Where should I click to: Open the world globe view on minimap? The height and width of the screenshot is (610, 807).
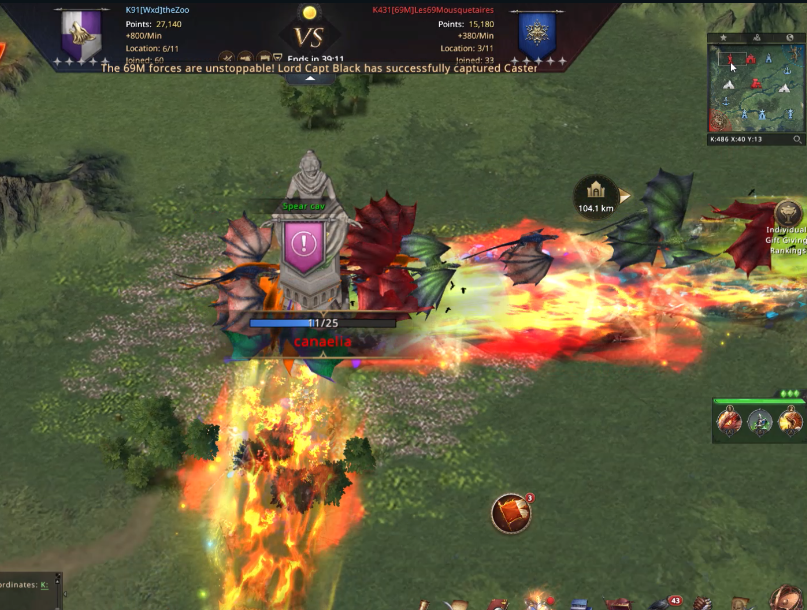coord(789,37)
